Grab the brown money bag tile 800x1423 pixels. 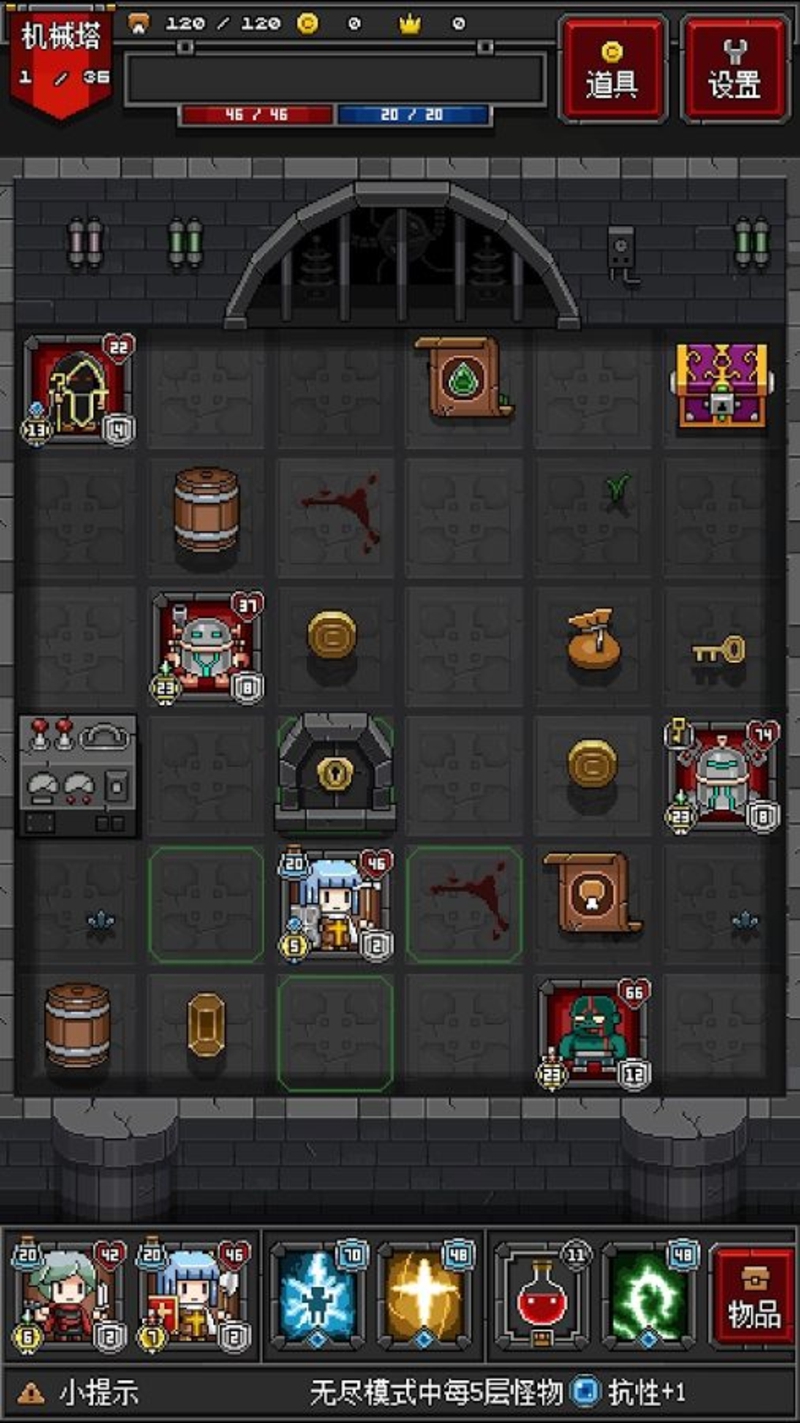pos(594,643)
